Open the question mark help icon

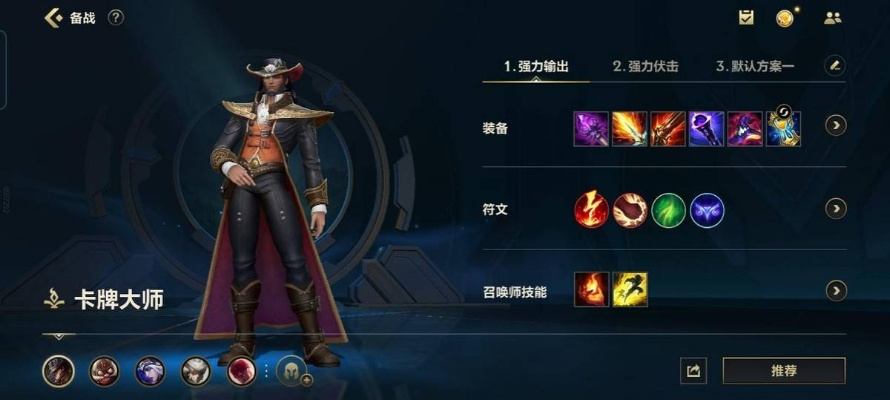pos(116,18)
